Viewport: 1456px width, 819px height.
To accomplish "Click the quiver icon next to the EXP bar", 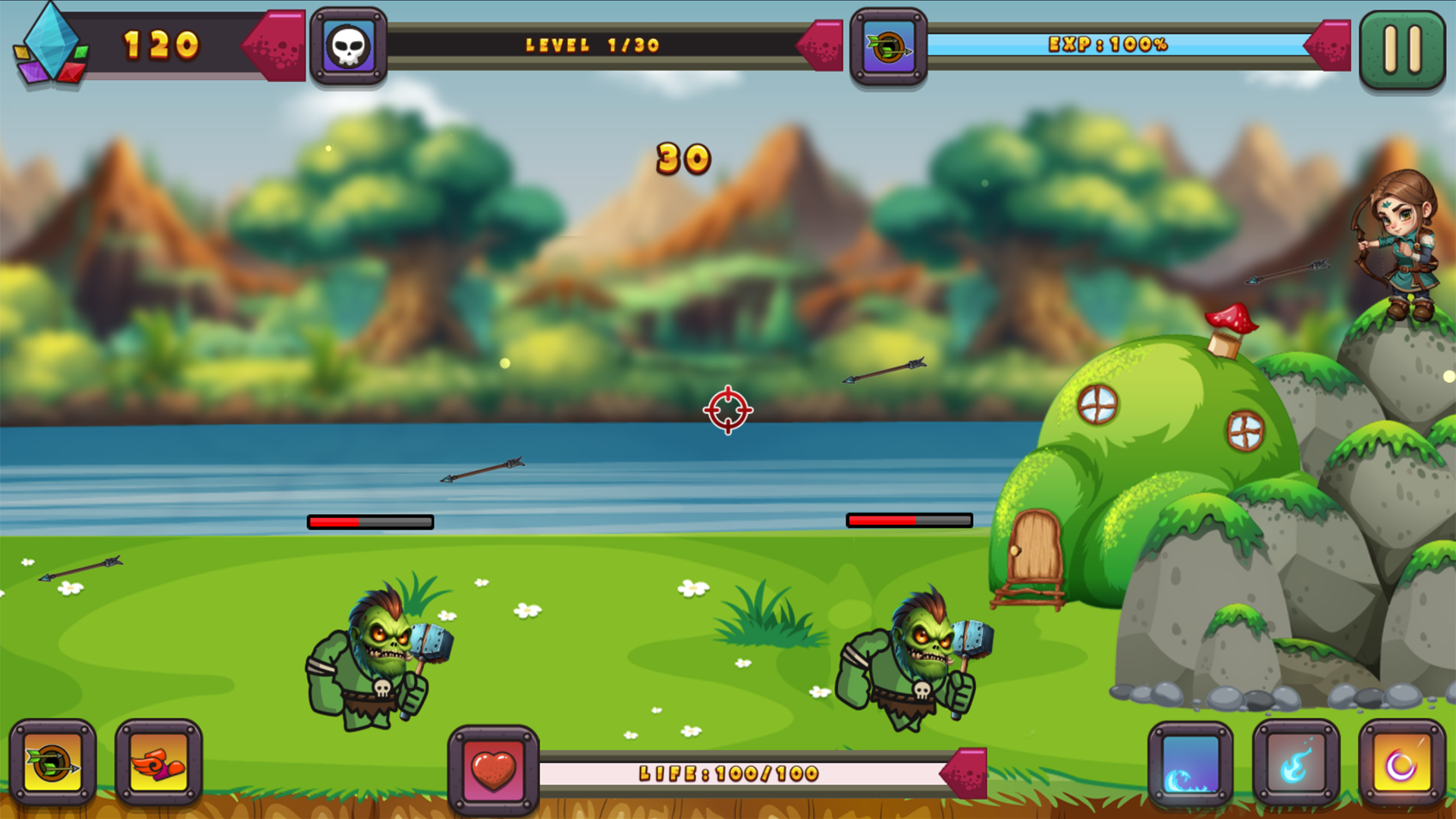I will click(890, 45).
